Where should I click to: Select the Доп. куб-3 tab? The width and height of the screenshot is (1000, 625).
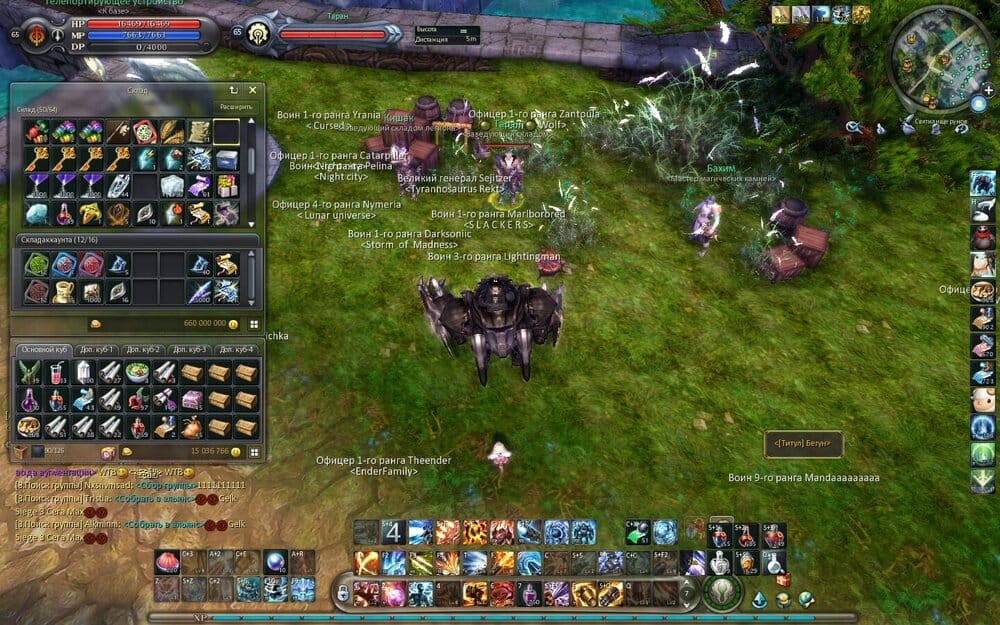coord(189,349)
